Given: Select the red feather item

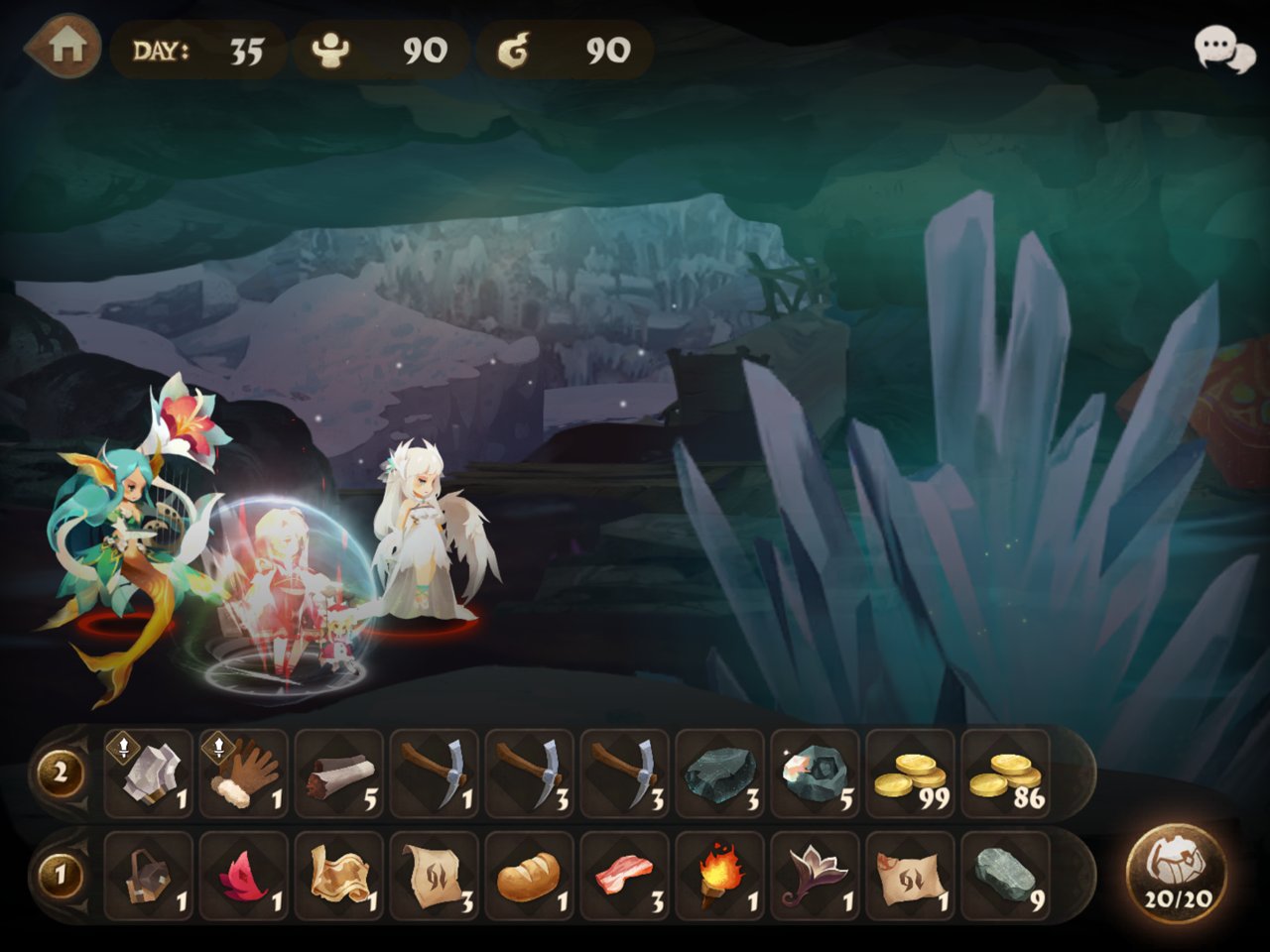Looking at the screenshot, I should (x=244, y=877).
